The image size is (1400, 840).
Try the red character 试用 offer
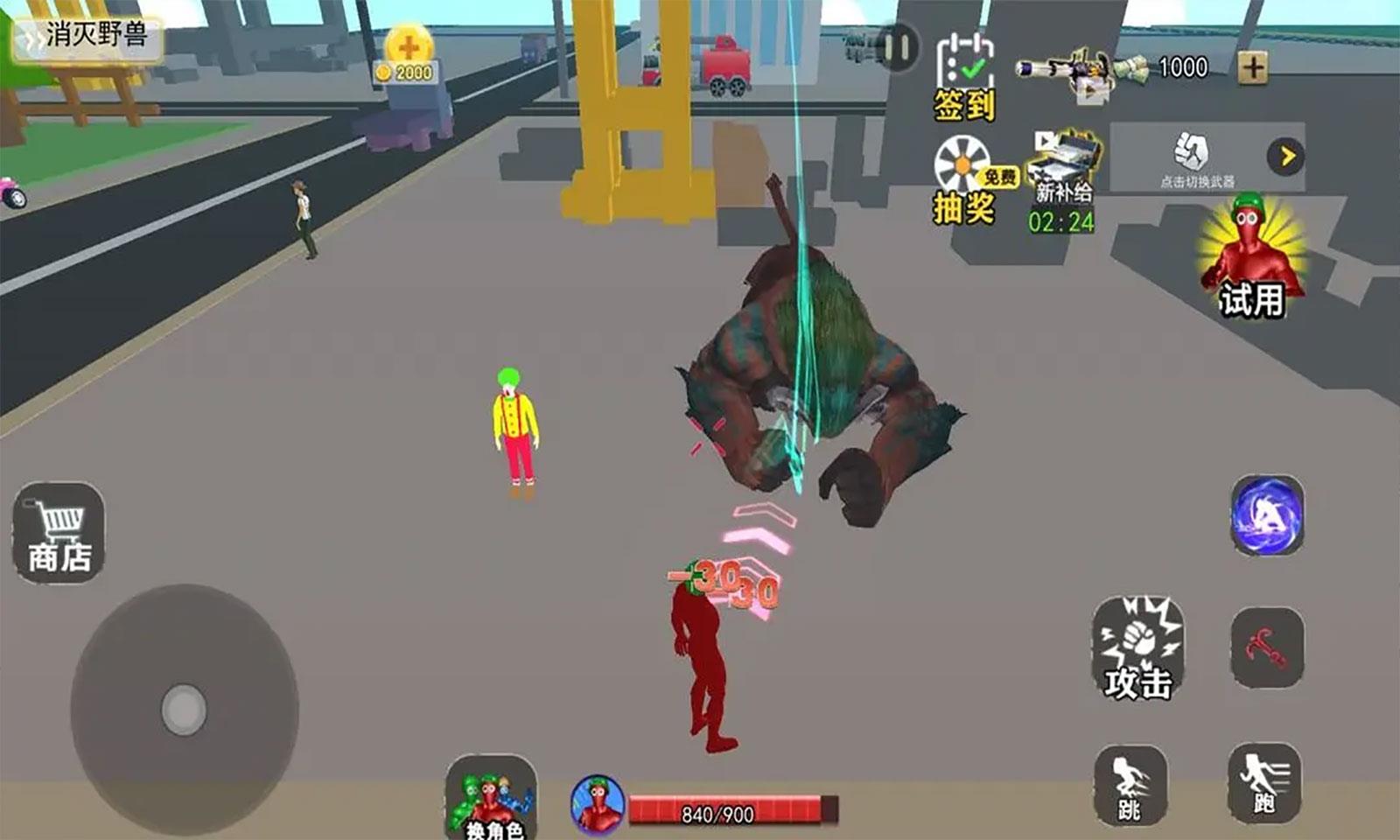point(1251,258)
